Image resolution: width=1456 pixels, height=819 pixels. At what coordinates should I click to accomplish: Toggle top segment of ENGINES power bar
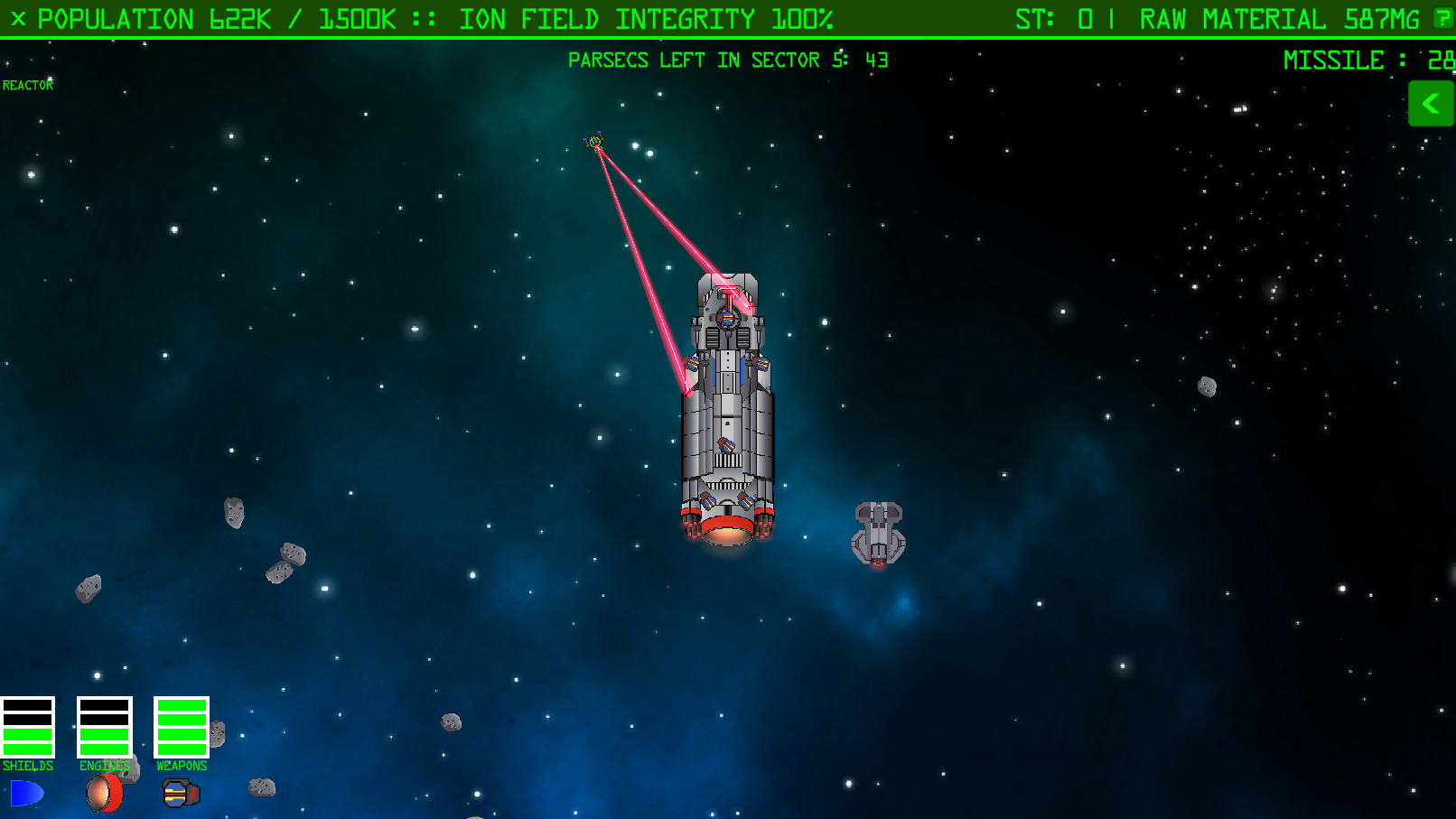tap(103, 705)
